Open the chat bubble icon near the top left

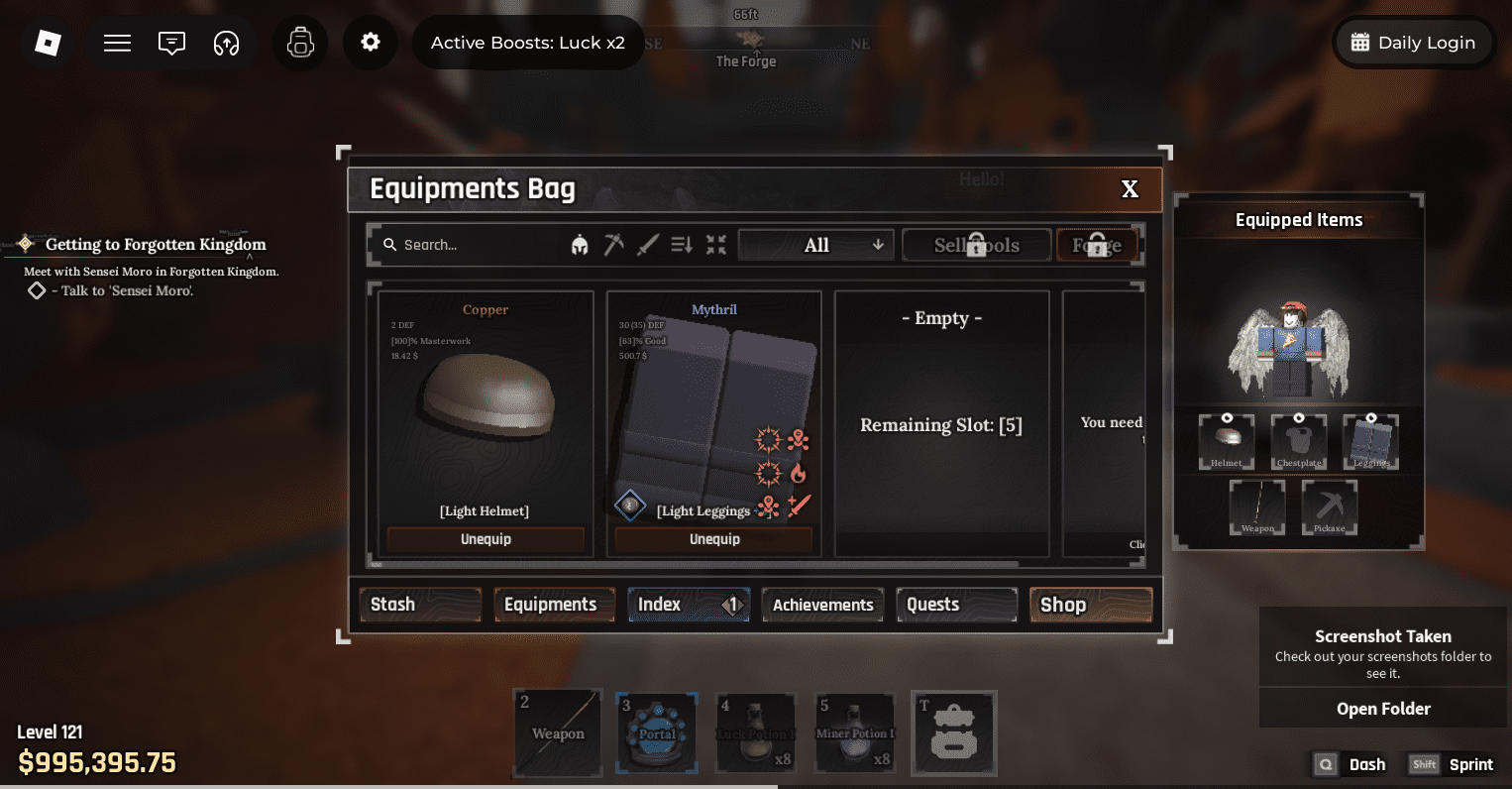point(170,43)
